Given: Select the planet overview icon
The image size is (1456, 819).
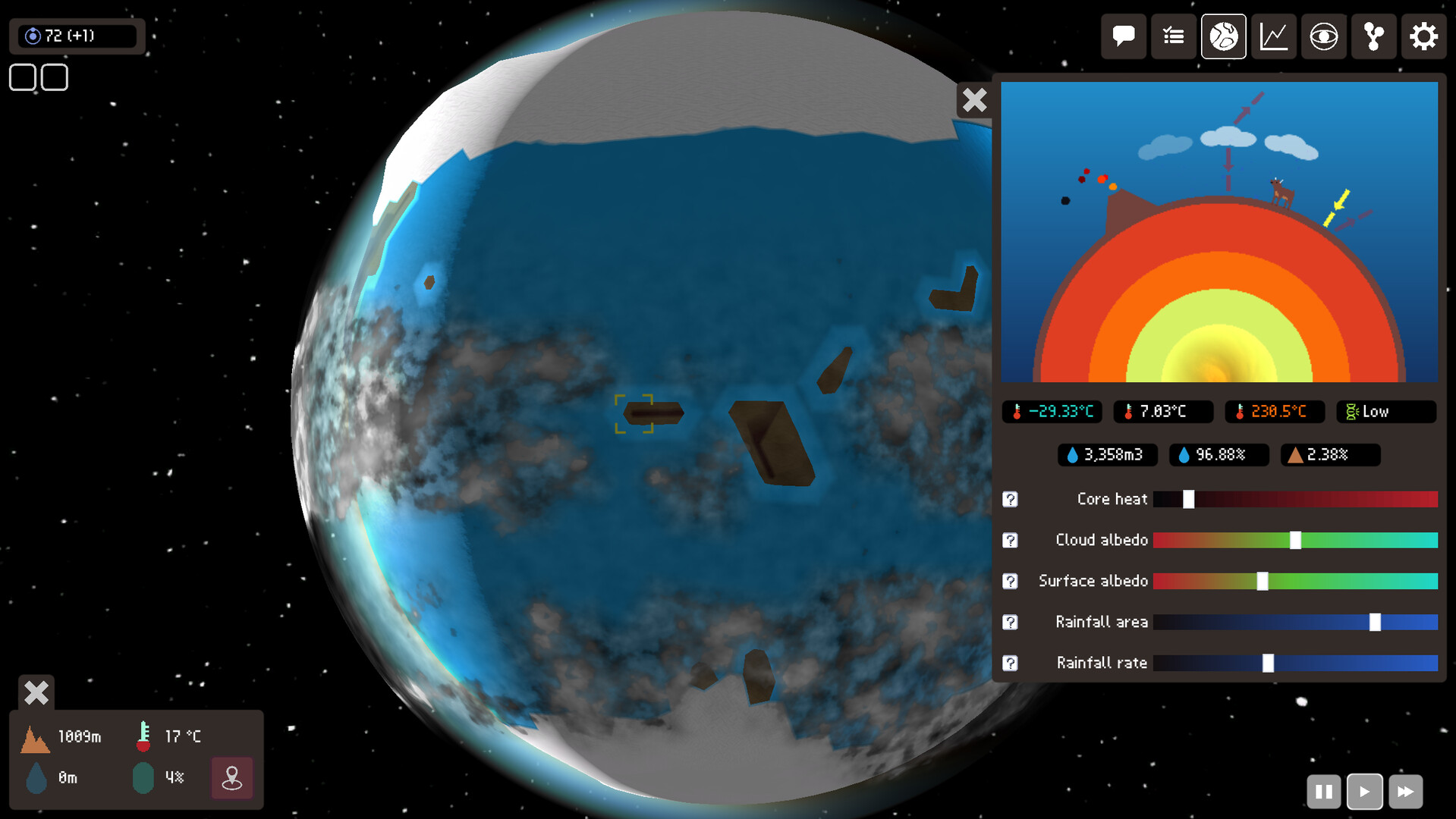Looking at the screenshot, I should click(x=1222, y=36).
